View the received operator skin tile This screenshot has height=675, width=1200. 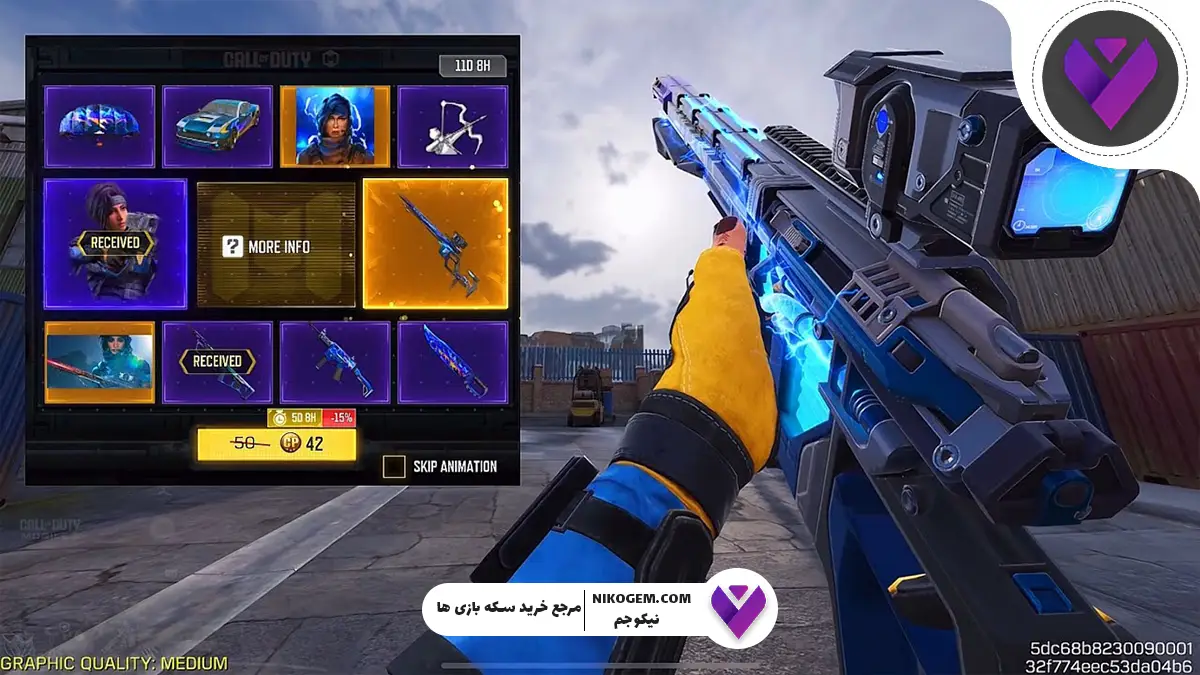pyautogui.click(x=115, y=243)
